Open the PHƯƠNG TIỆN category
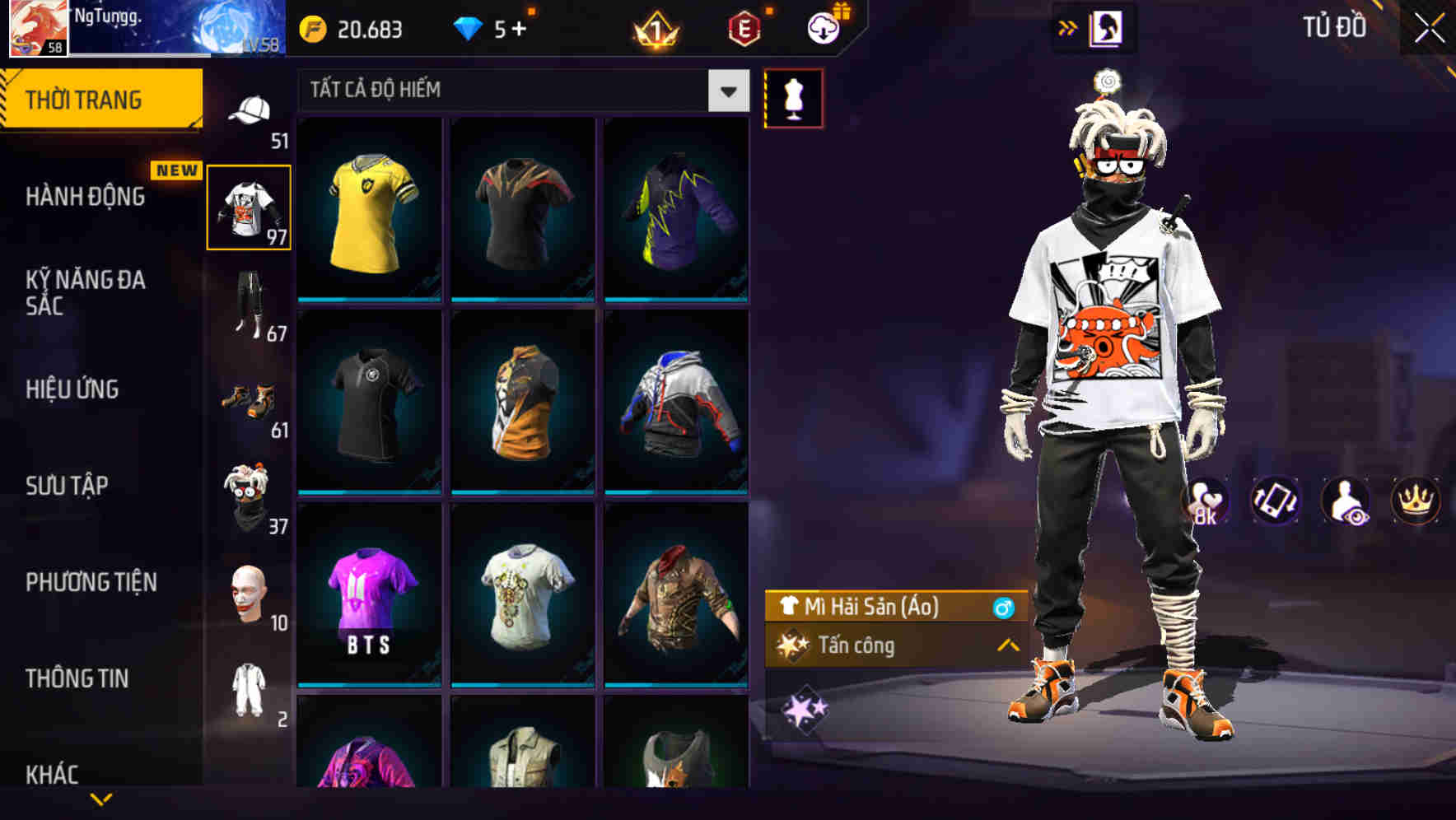 91,582
